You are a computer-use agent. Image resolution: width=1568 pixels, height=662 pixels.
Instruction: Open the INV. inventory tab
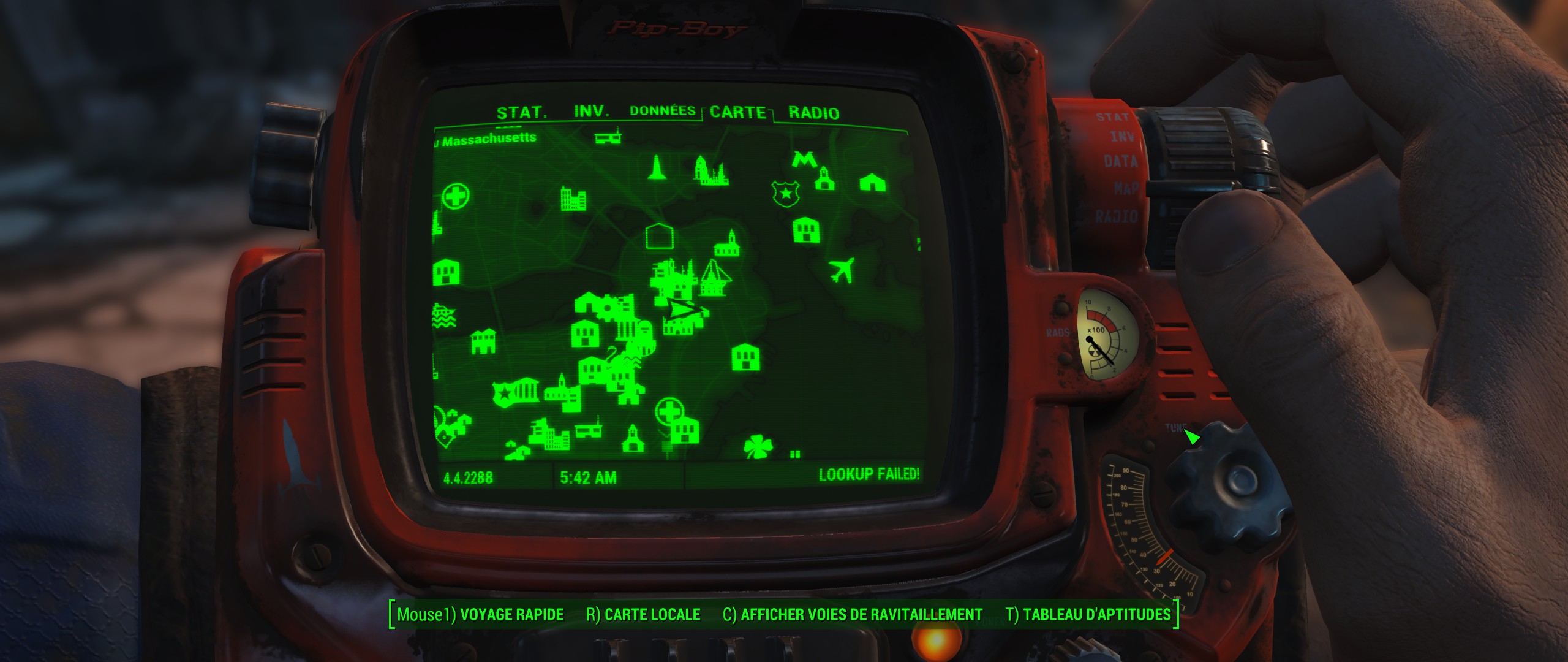[591, 112]
